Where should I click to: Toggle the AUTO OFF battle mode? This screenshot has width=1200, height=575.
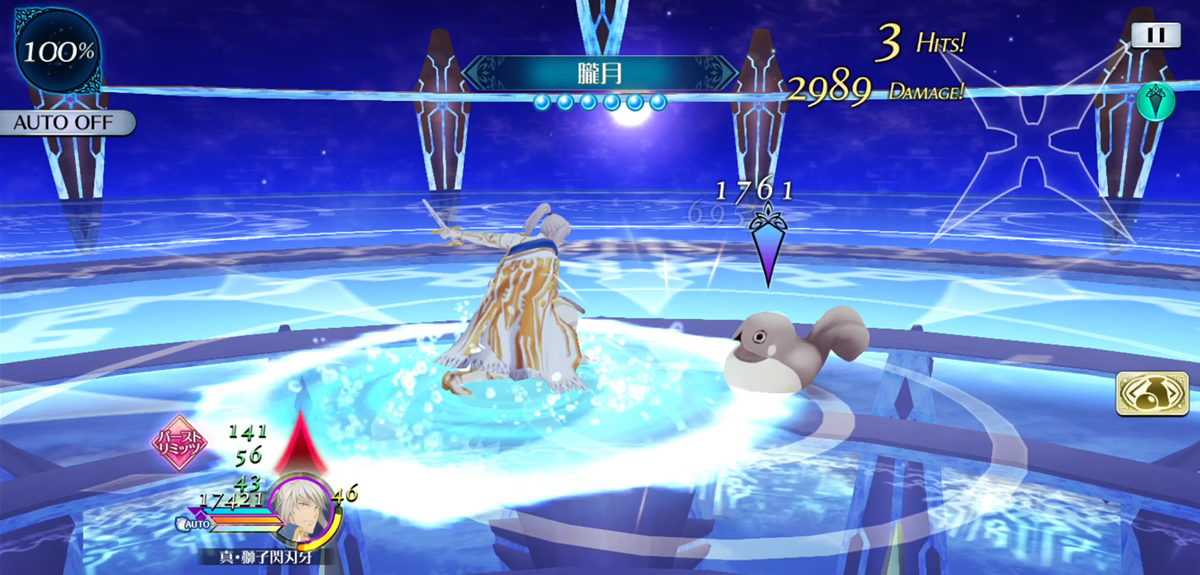click(67, 123)
